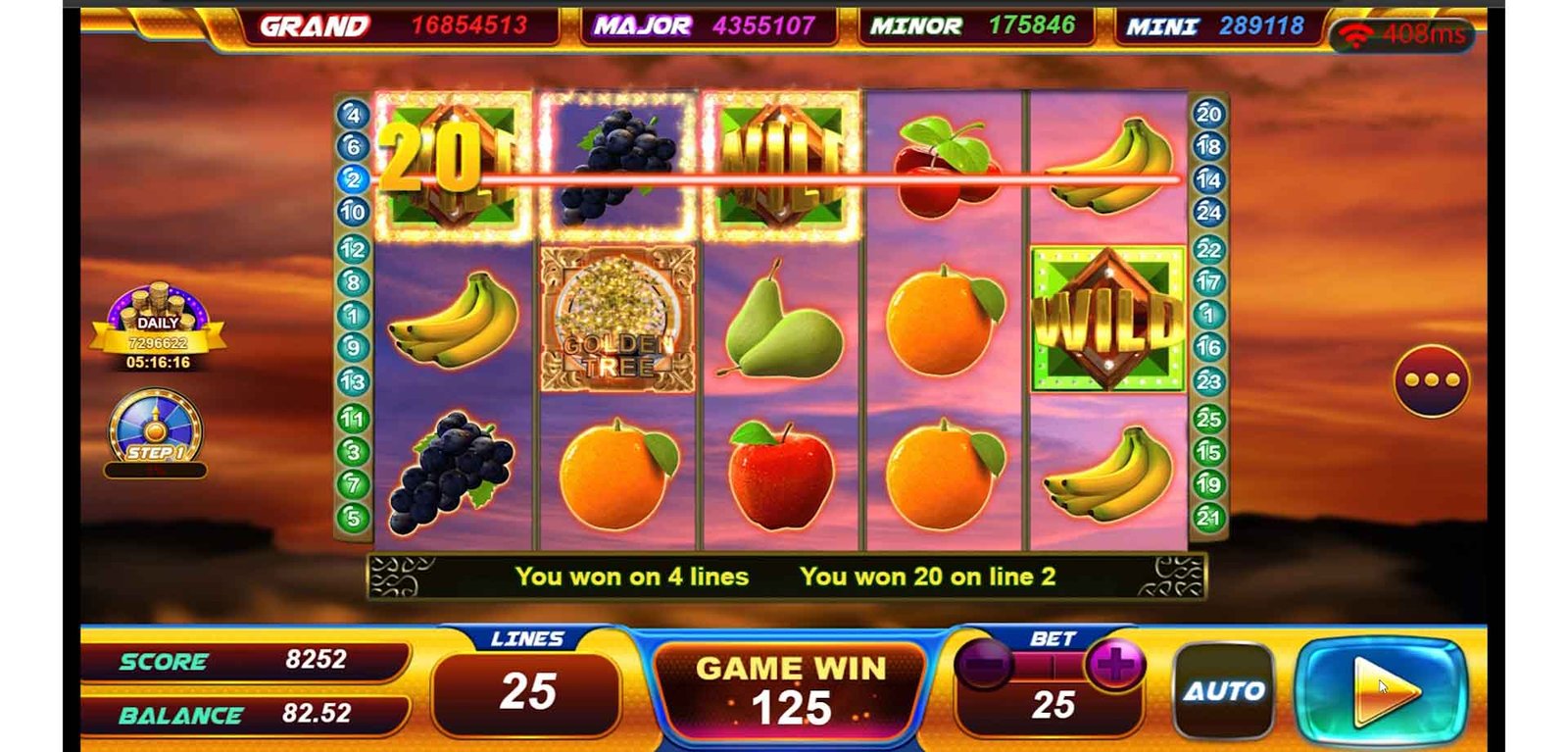Increase the bet with the purple plus

pos(1114,666)
